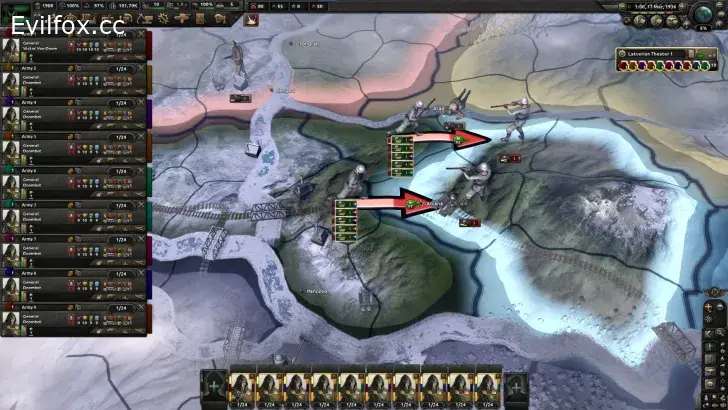Select the Army 5 row

70,148
